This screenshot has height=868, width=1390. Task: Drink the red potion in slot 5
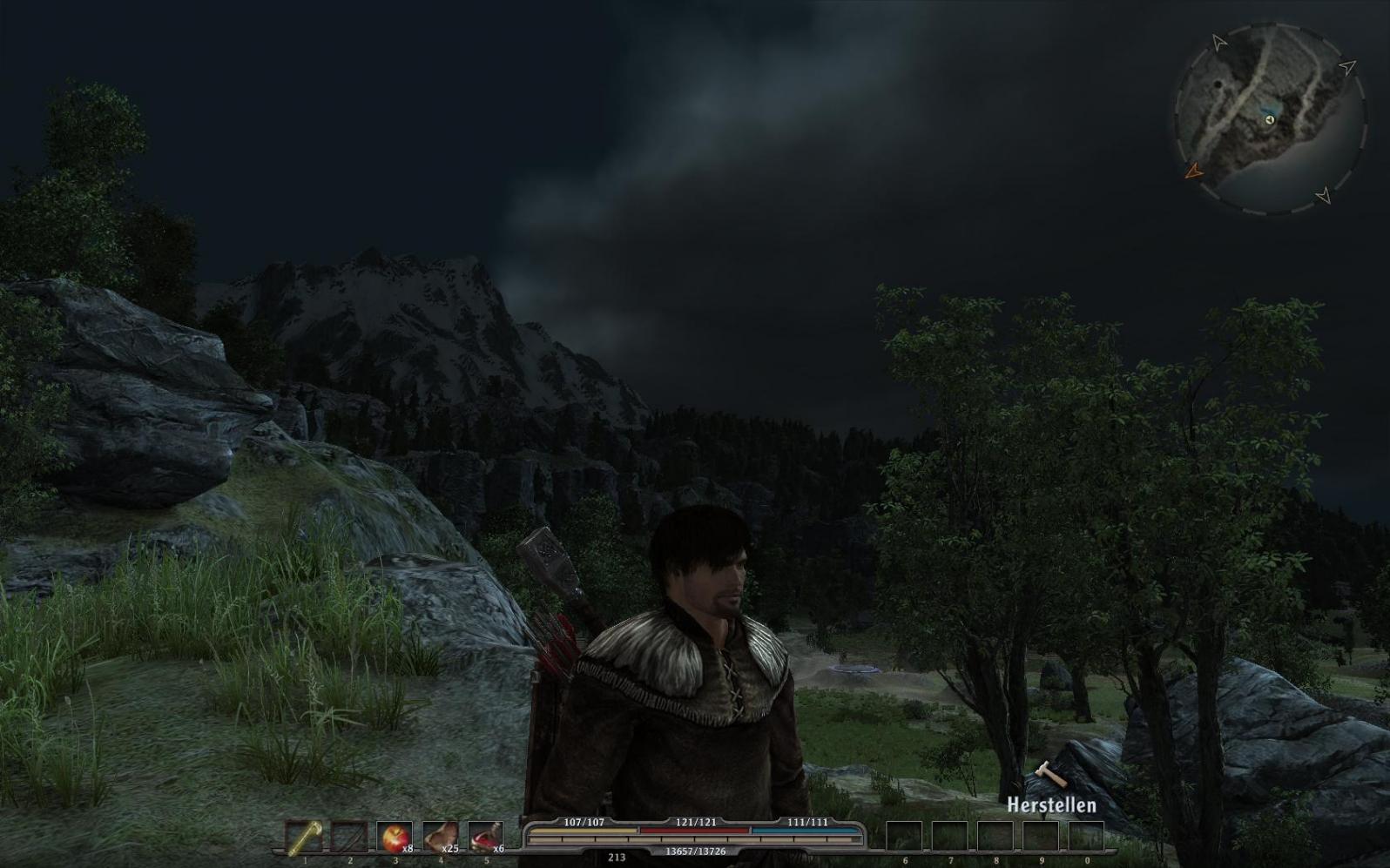click(x=486, y=838)
